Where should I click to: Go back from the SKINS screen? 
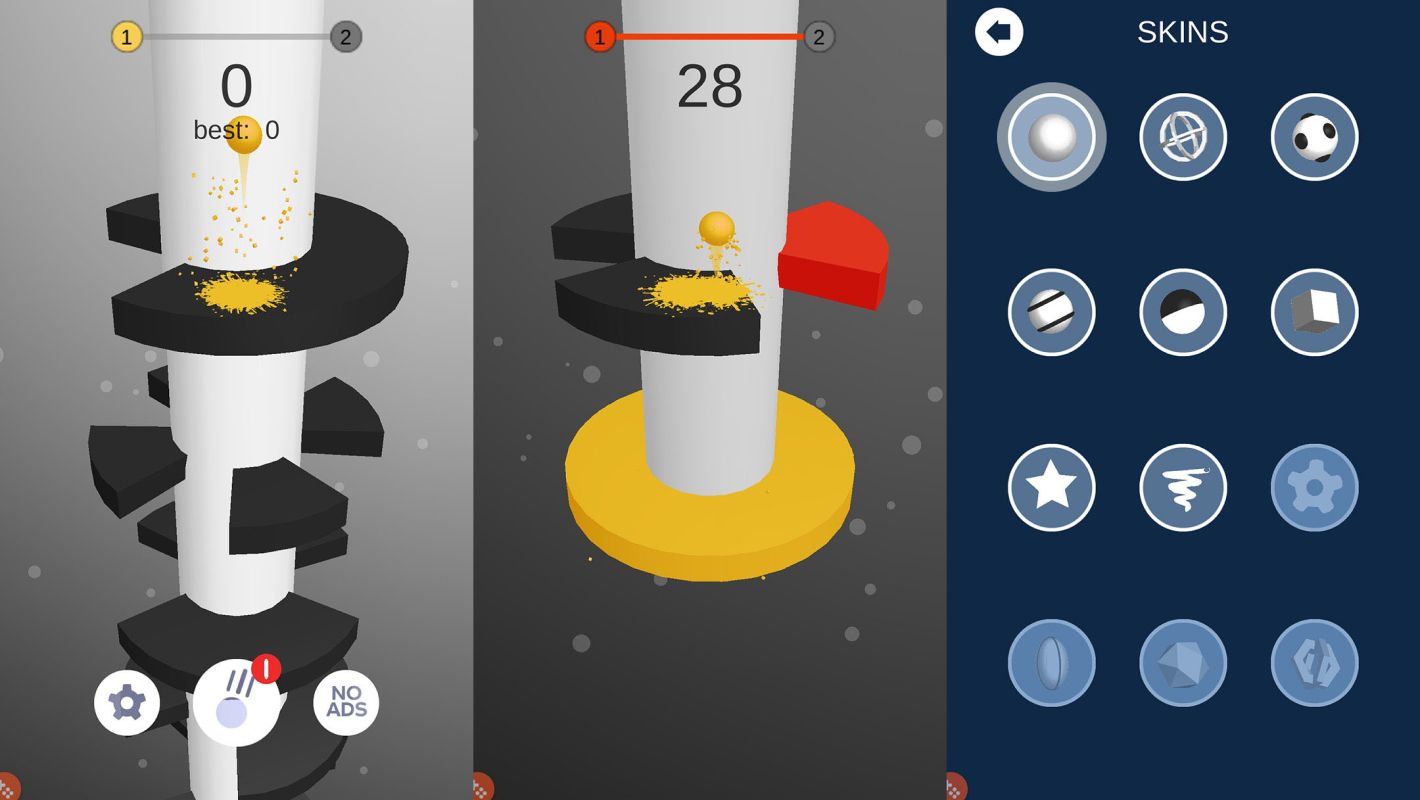point(997,32)
